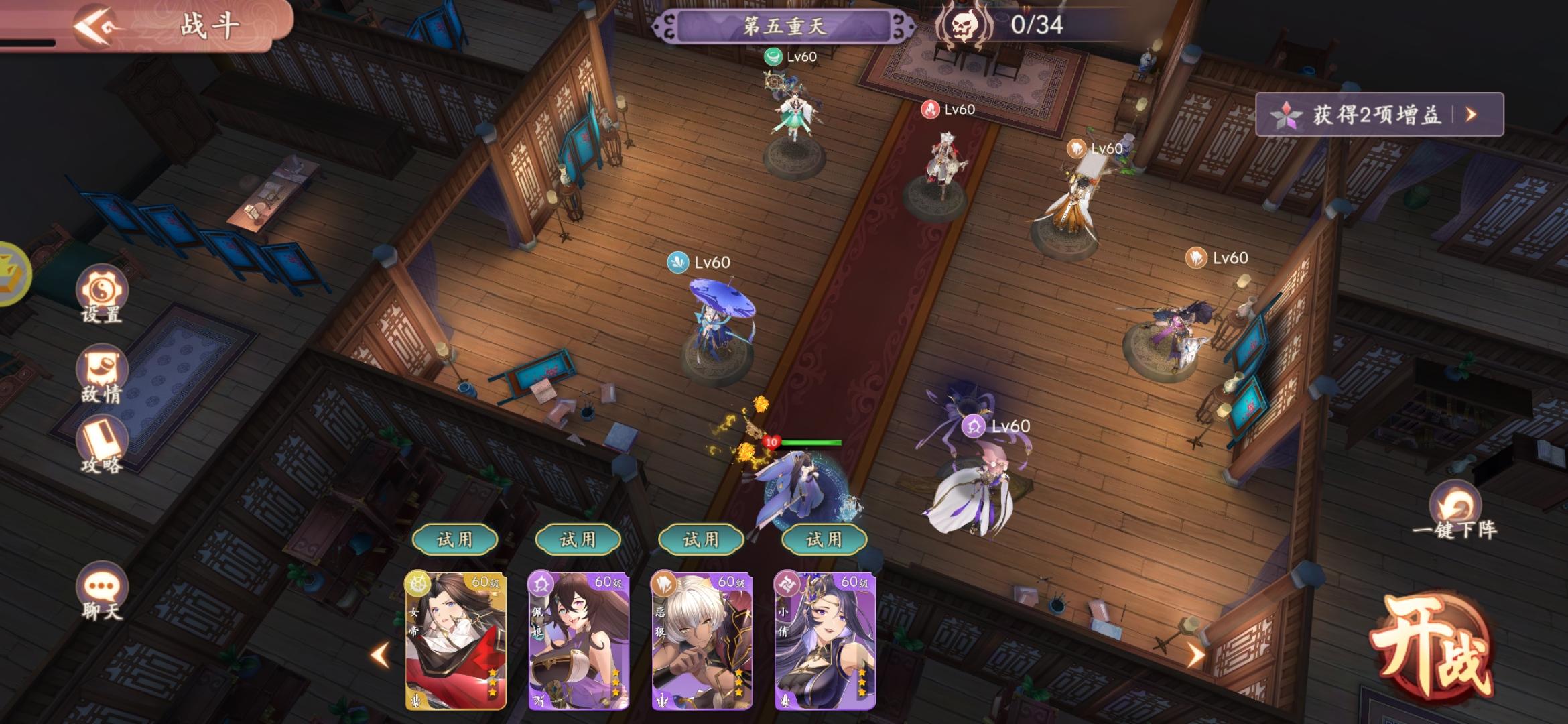This screenshot has width=1568, height=724.
Task: Activate 试用 above the 恶狼 card
Action: click(x=702, y=539)
